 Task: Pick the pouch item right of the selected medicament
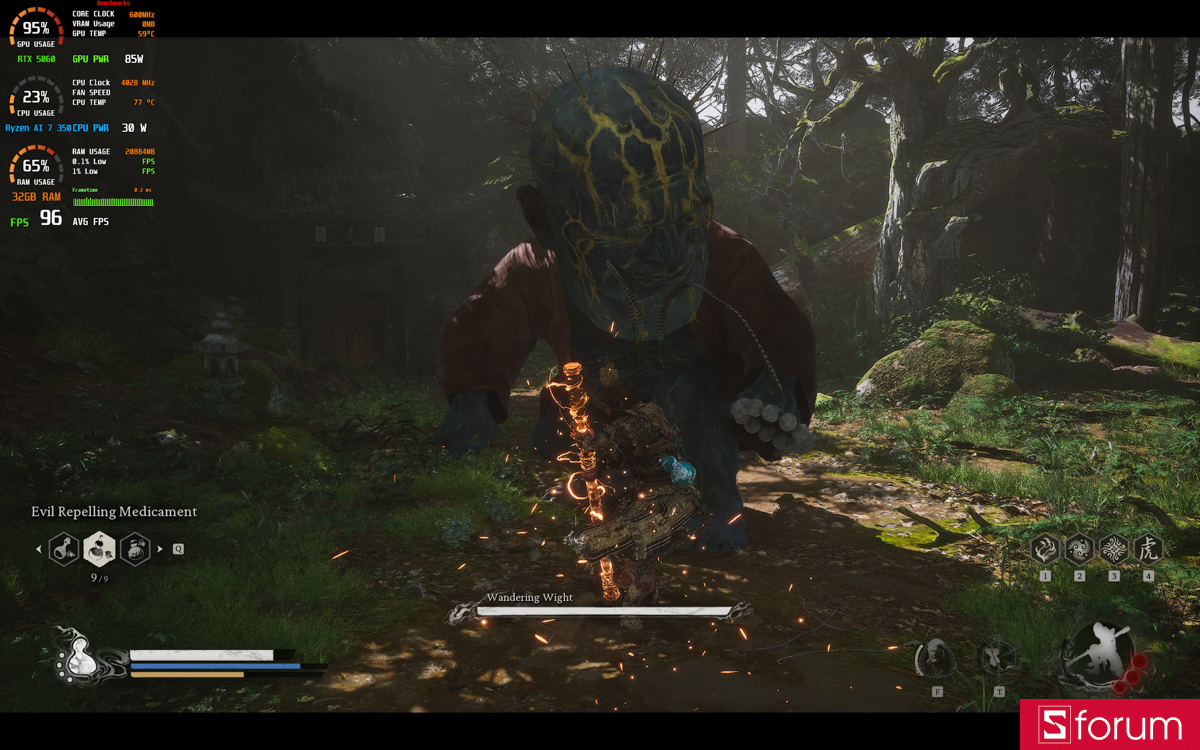click(135, 548)
